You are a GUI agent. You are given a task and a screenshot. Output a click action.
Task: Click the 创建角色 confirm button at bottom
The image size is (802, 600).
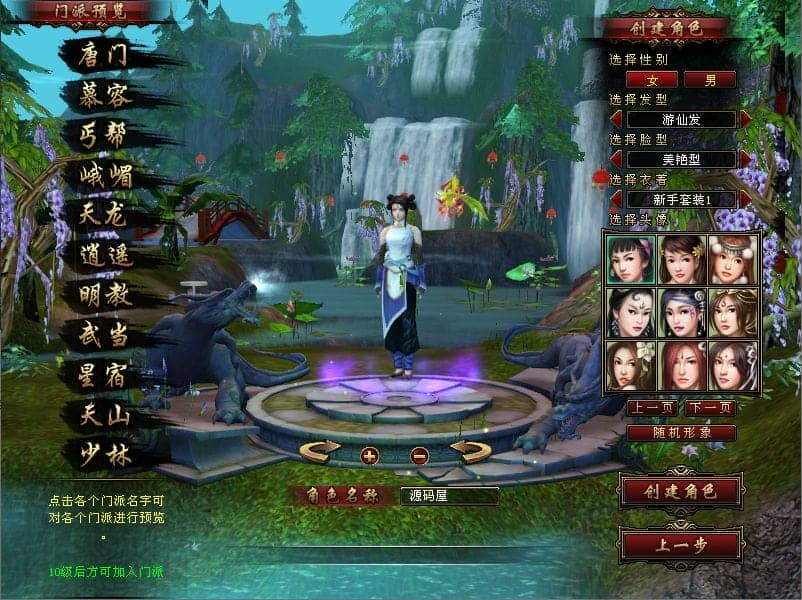click(x=681, y=491)
